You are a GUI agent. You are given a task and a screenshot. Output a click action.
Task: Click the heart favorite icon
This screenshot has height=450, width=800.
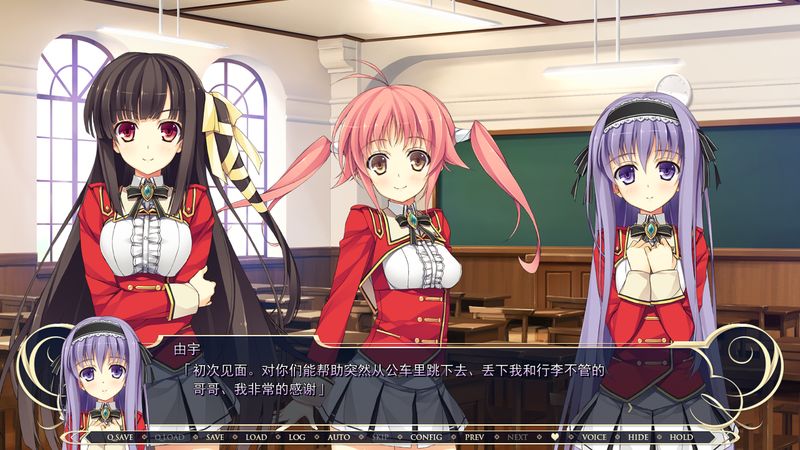tap(554, 437)
